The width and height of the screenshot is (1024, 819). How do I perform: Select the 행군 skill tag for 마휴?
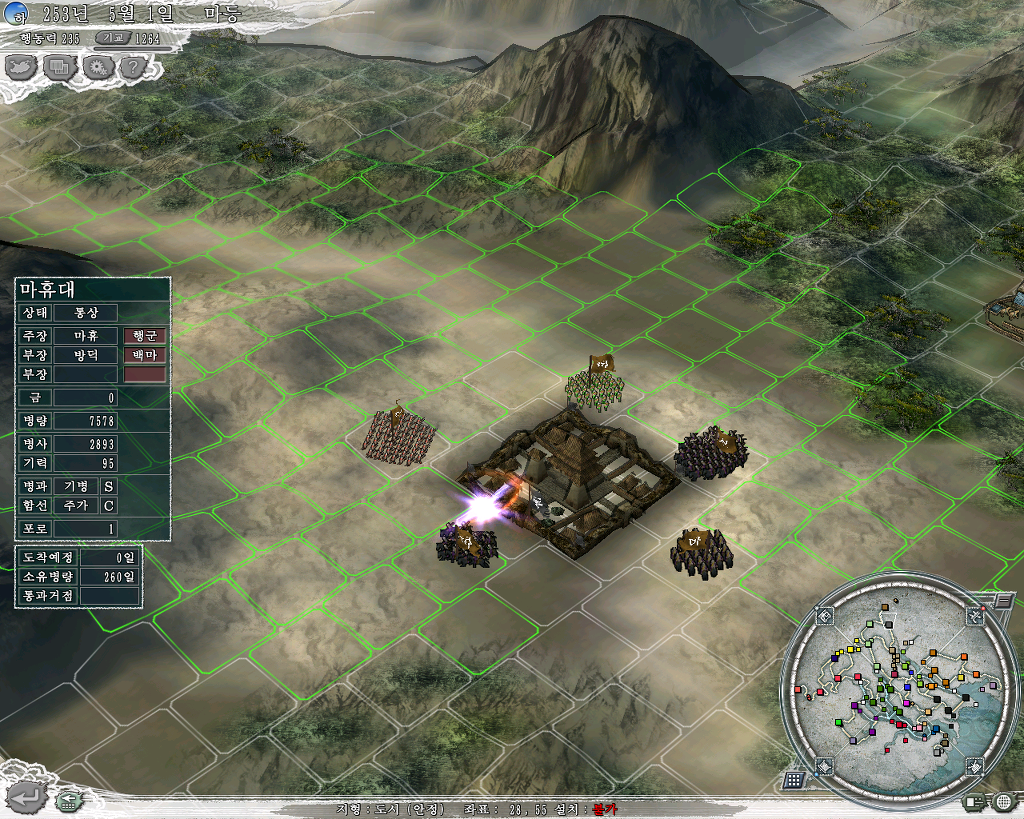tap(144, 335)
